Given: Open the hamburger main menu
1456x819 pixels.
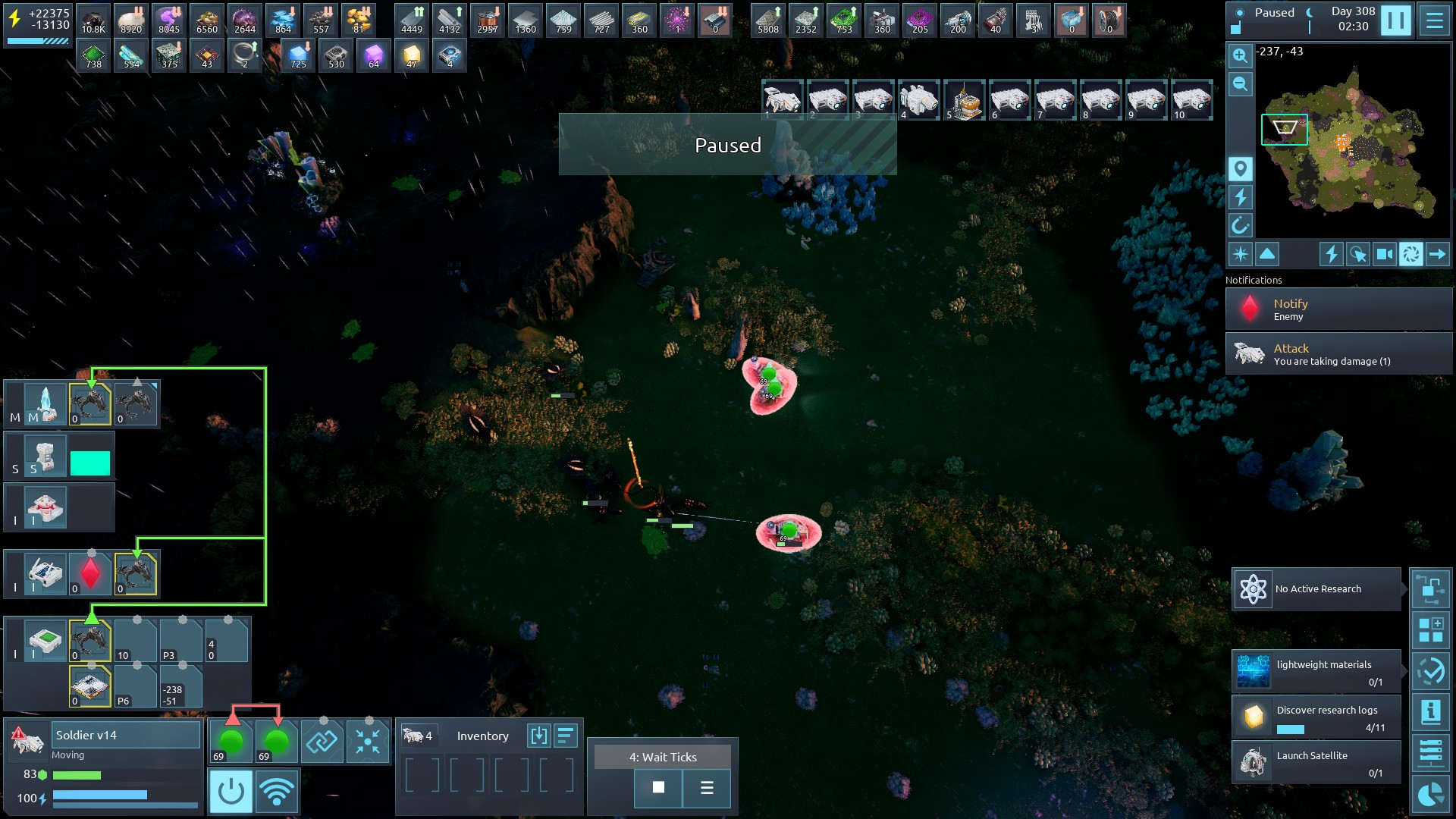Looking at the screenshot, I should click(1435, 20).
